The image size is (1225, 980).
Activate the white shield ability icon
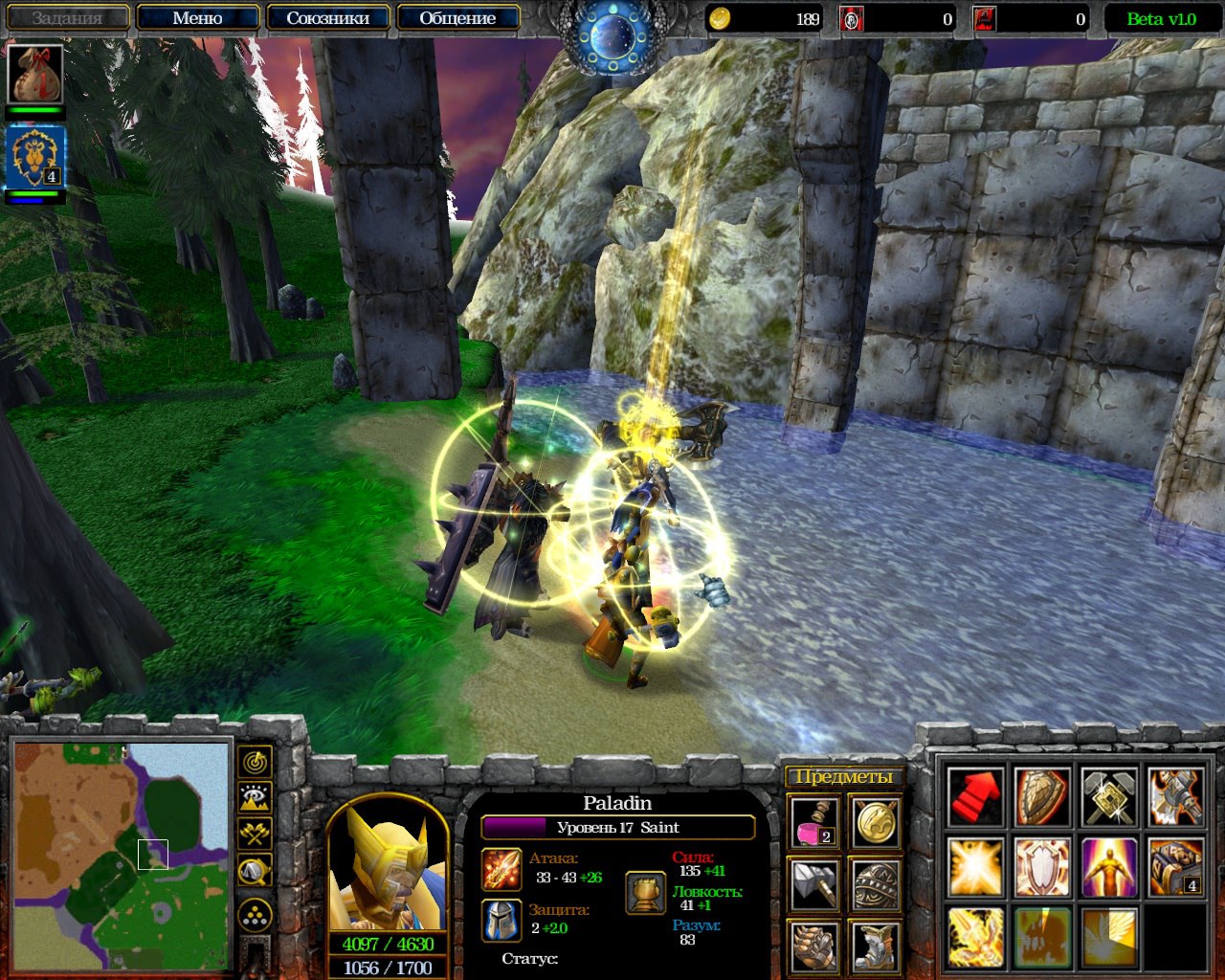1042,867
